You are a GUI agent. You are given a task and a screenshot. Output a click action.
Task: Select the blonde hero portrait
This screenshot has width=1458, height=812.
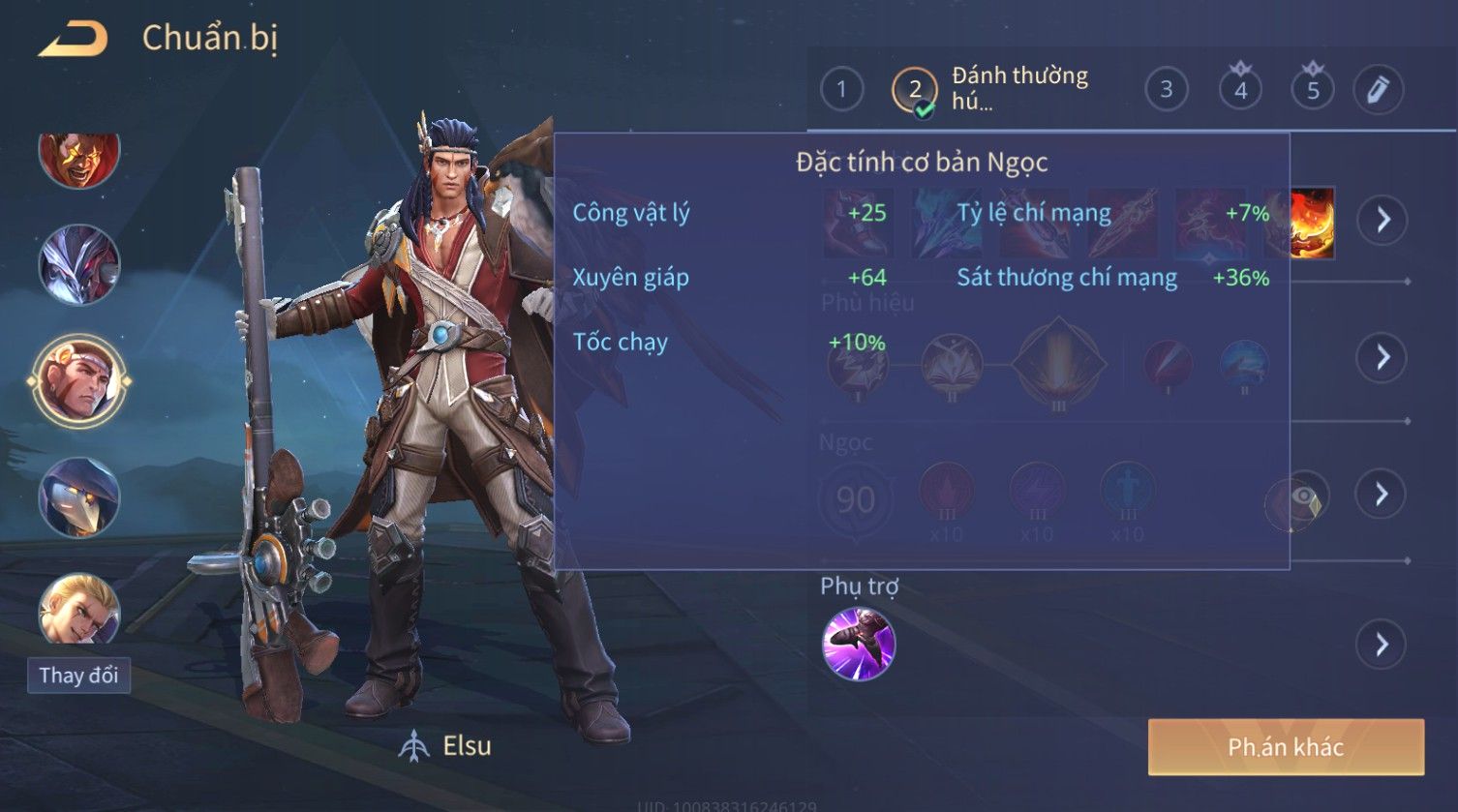(x=79, y=610)
